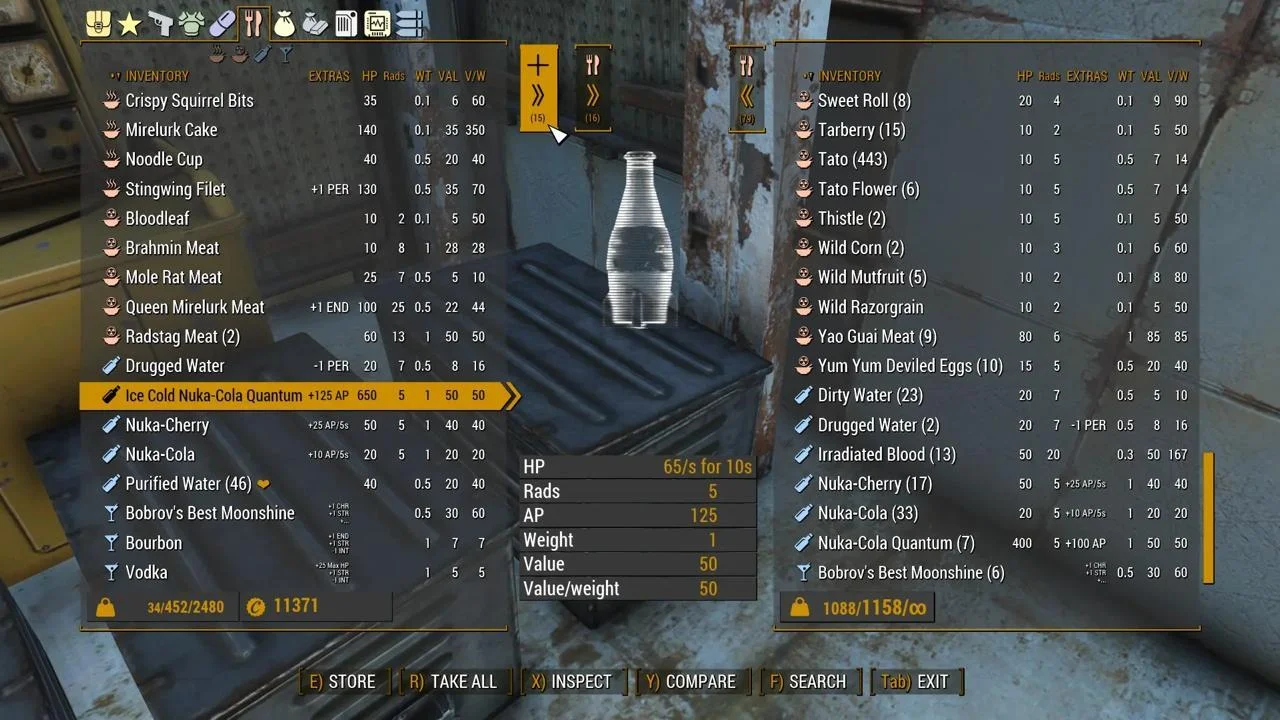
Task: Select Purified Water (46) in the list
Action: point(188,484)
